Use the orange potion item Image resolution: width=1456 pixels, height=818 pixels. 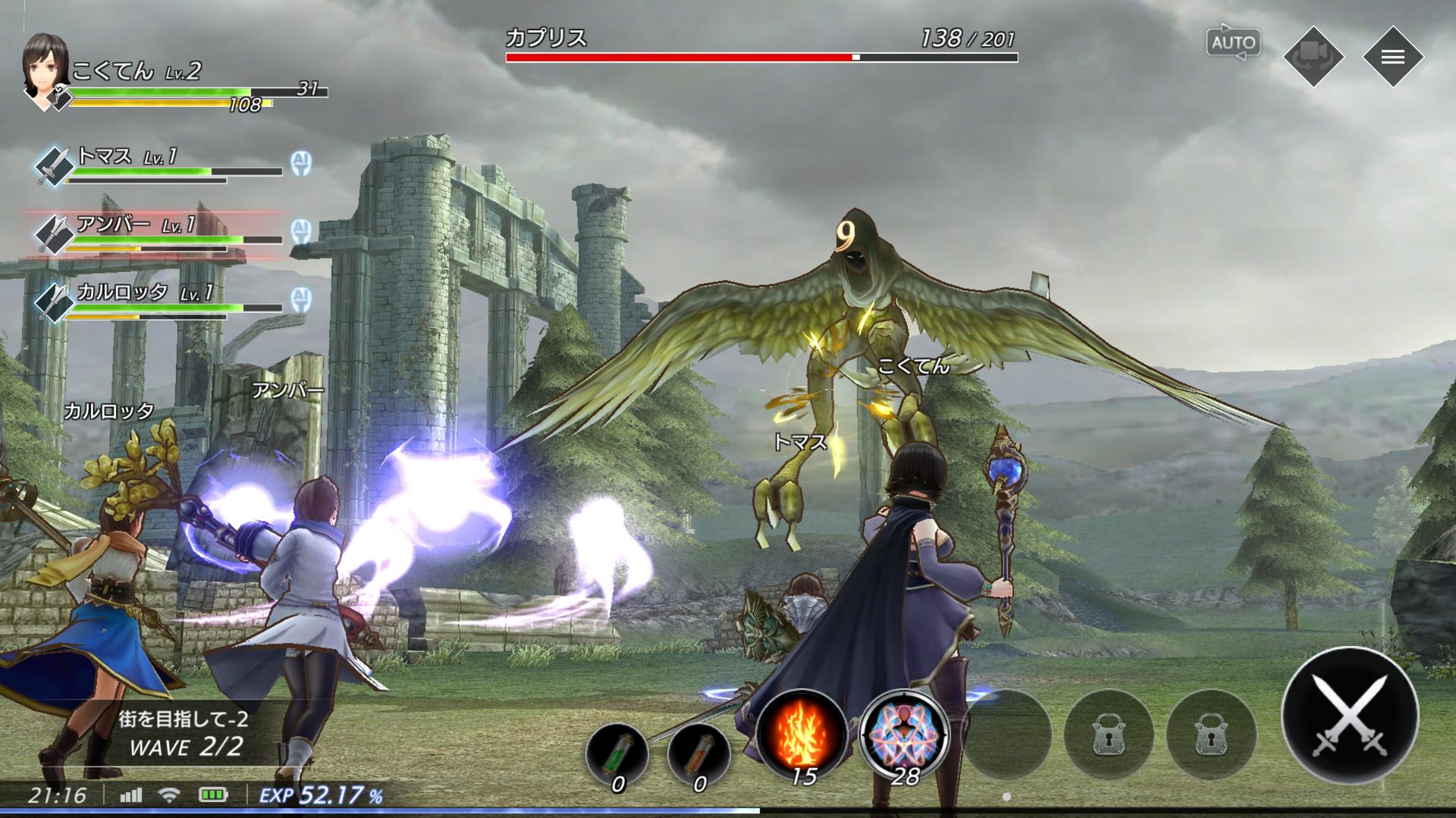pos(699,752)
